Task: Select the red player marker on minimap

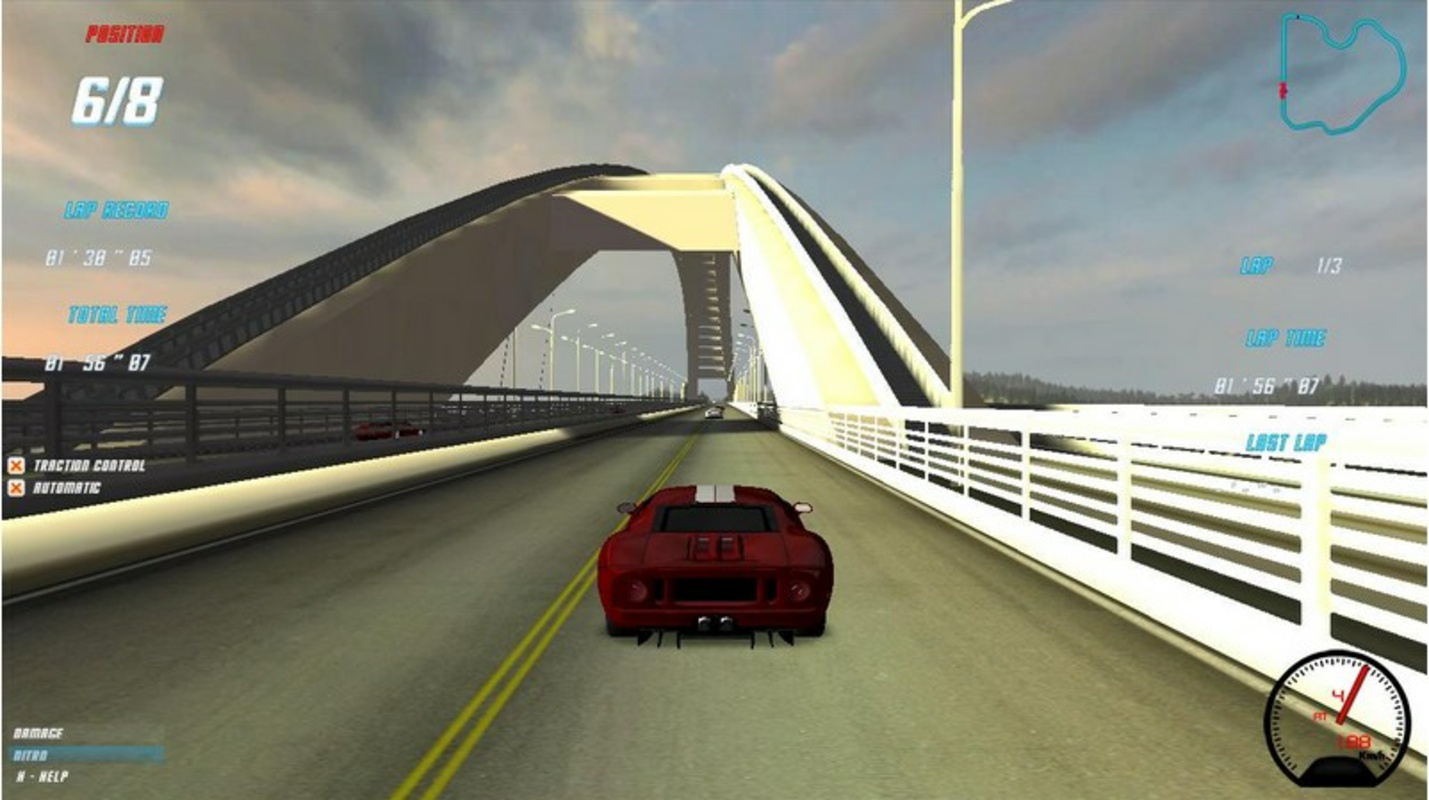Action: (1282, 88)
